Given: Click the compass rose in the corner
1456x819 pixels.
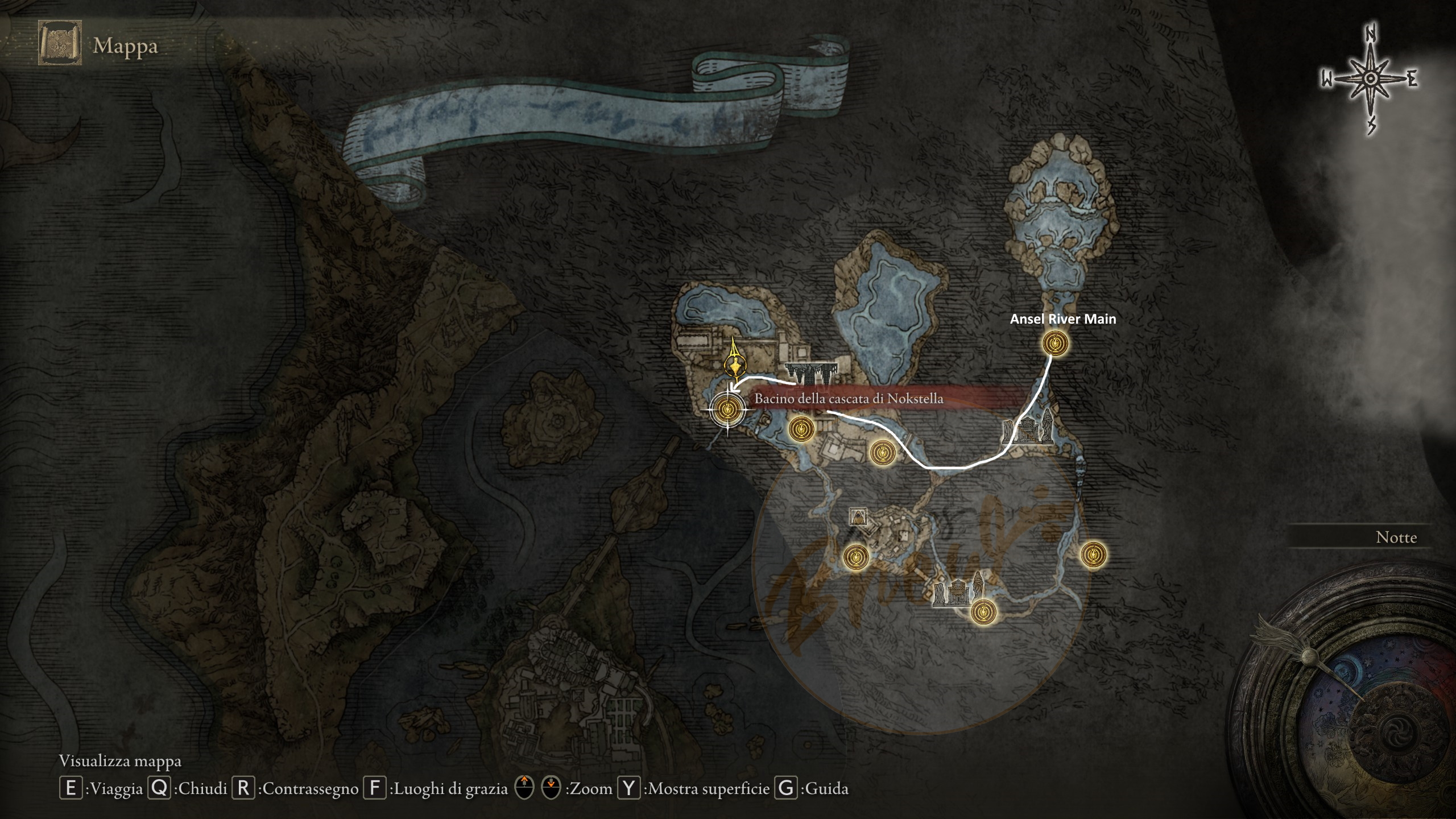Looking at the screenshot, I should tap(1370, 79).
